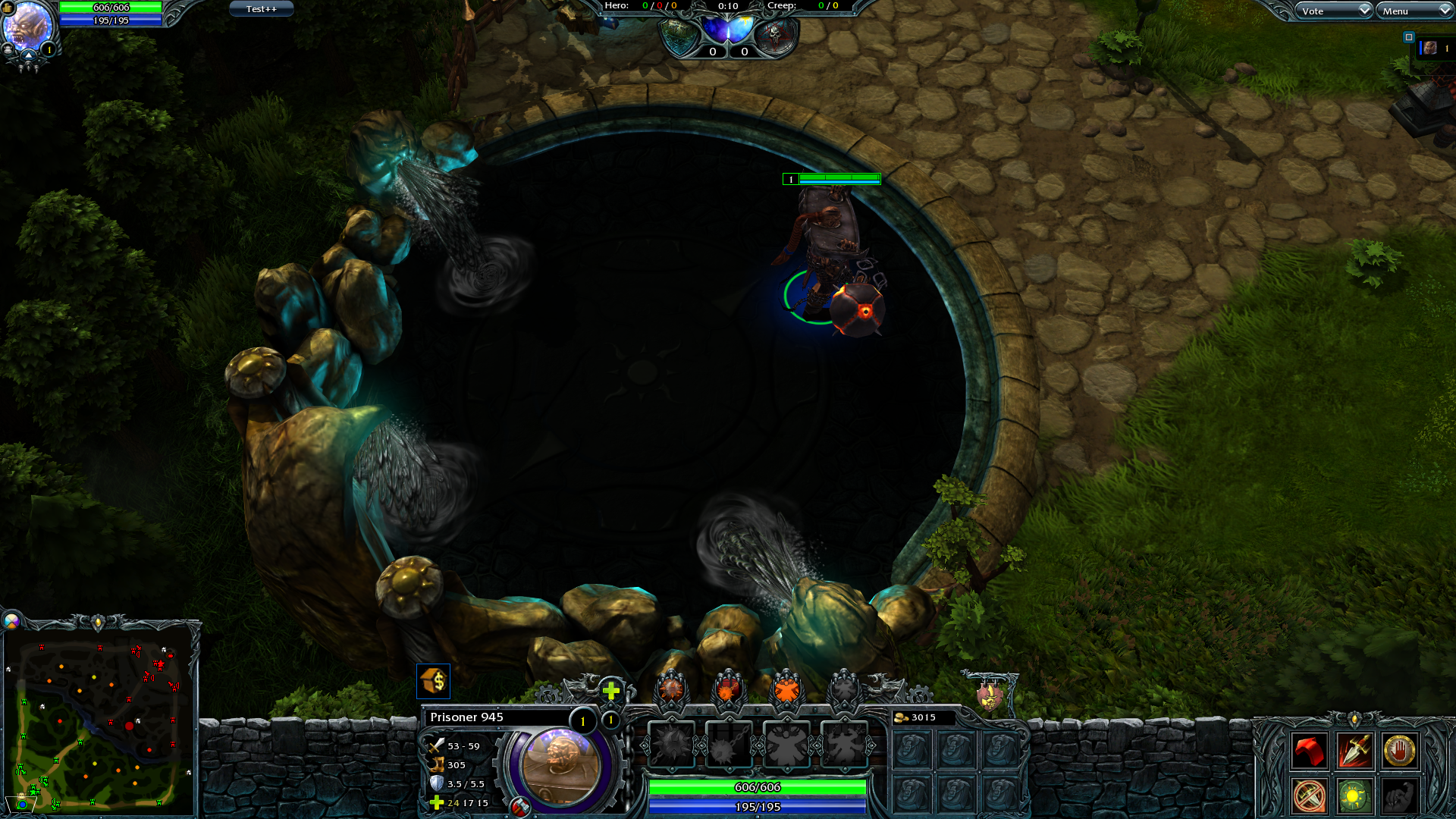Click the courier shield icon above gold
The image size is (1456, 819).
[x=989, y=695]
